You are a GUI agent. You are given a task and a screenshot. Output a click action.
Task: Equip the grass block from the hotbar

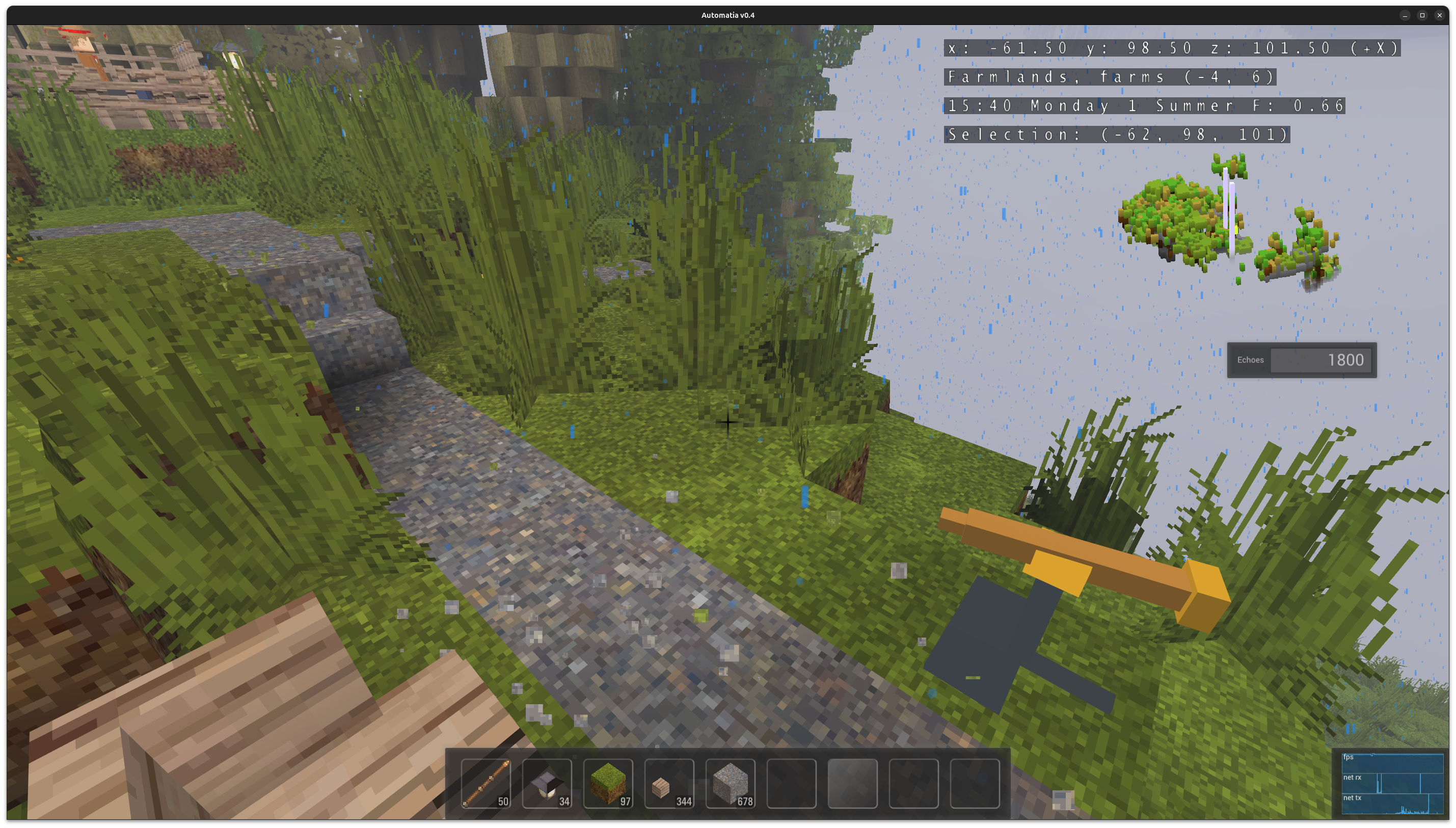[608, 784]
